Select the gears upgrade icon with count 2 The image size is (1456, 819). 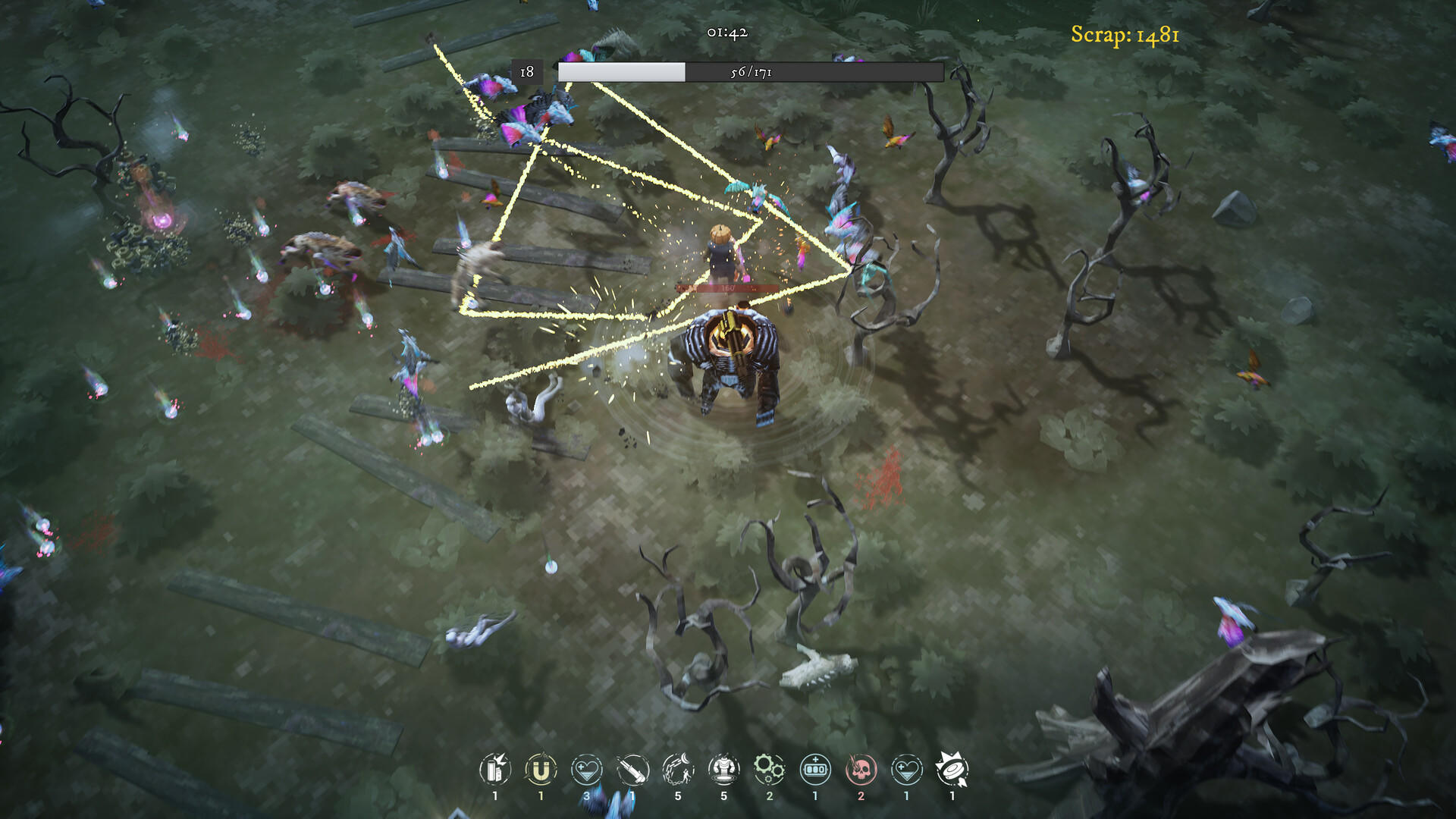(770, 770)
